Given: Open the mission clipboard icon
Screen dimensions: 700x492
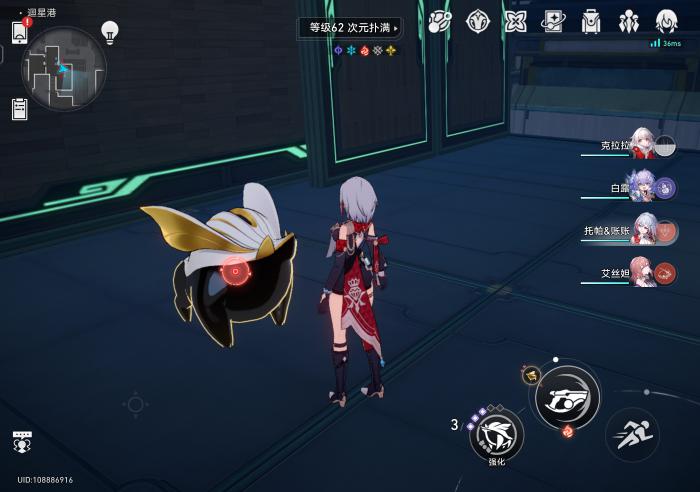Looking at the screenshot, I should click(19, 109).
